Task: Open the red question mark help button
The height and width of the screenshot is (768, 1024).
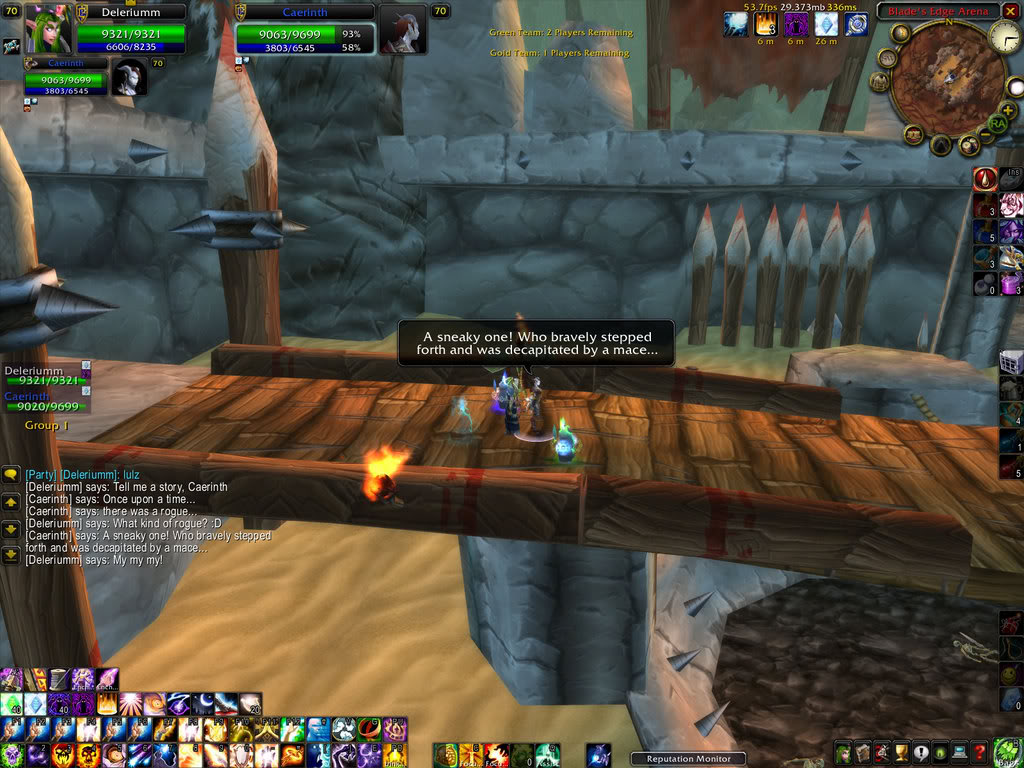Action: coord(981,753)
